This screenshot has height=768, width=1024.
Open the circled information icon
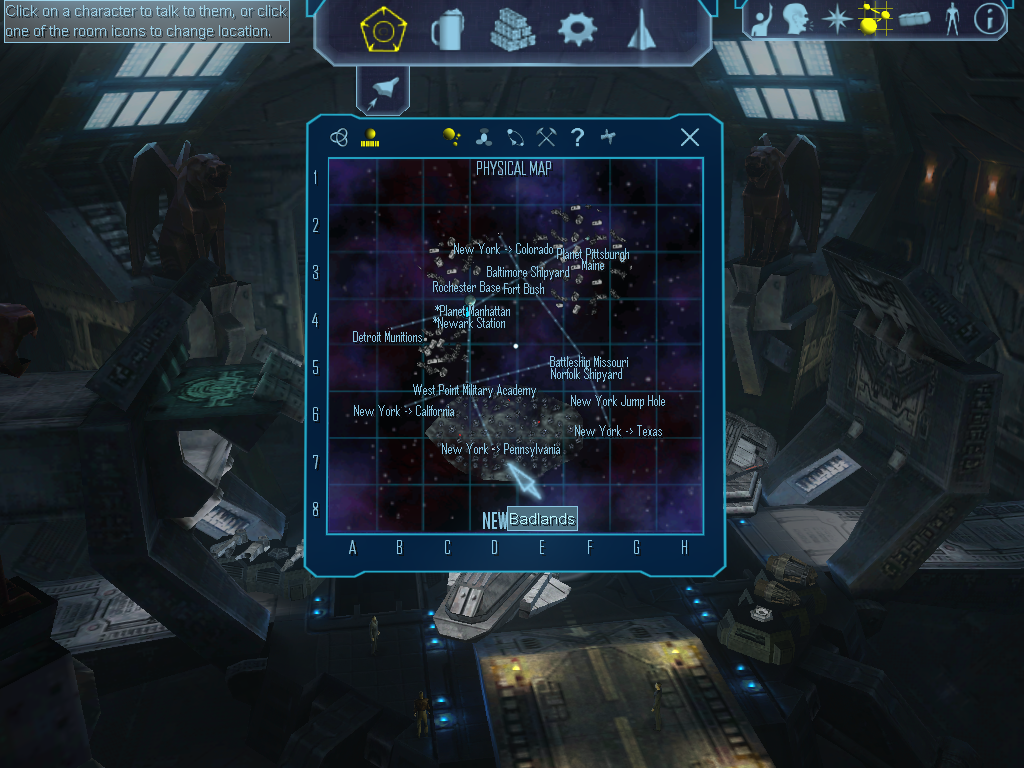(x=988, y=18)
